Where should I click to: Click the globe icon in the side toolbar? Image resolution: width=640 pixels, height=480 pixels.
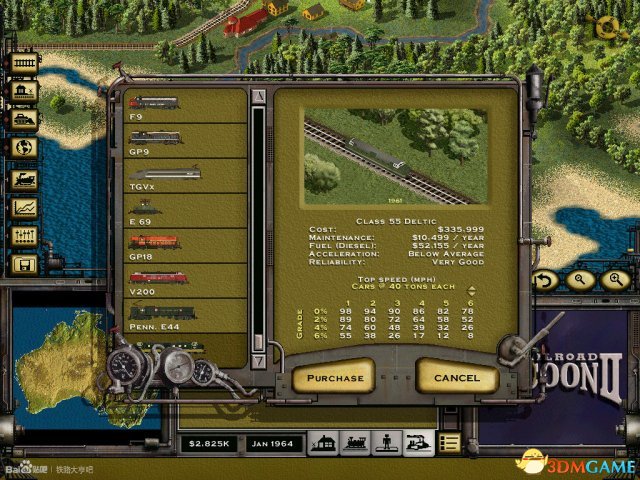24,147
